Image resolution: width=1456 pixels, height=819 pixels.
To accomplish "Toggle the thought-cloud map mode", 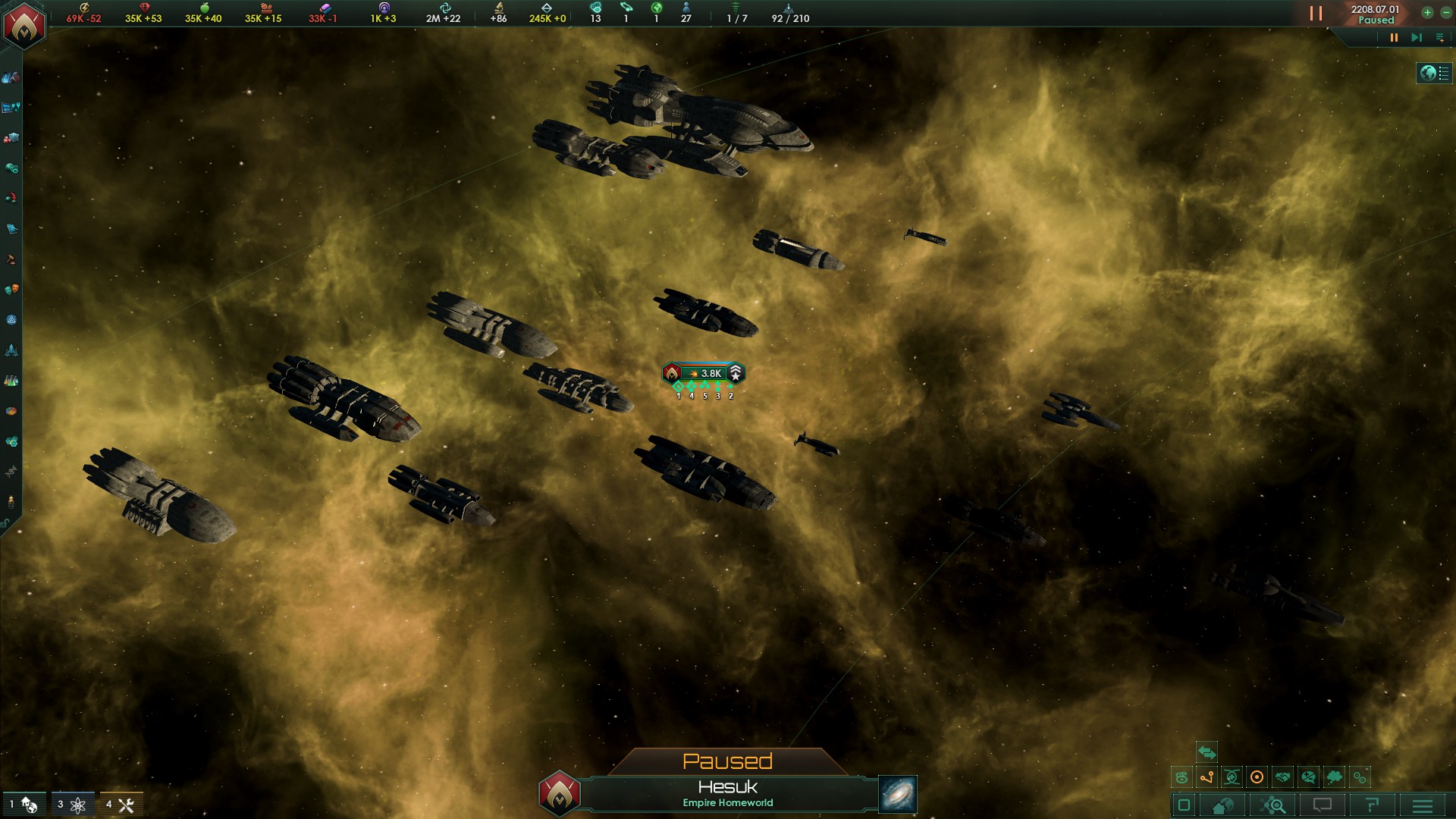I will tap(1334, 777).
